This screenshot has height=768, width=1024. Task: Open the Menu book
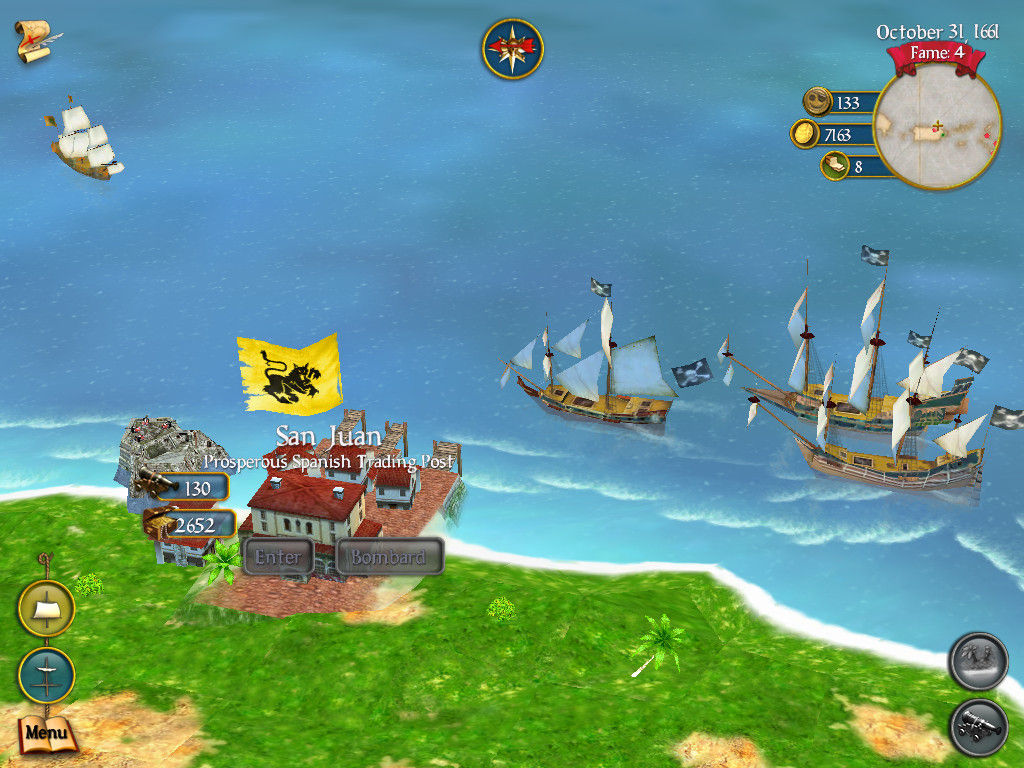click(46, 733)
